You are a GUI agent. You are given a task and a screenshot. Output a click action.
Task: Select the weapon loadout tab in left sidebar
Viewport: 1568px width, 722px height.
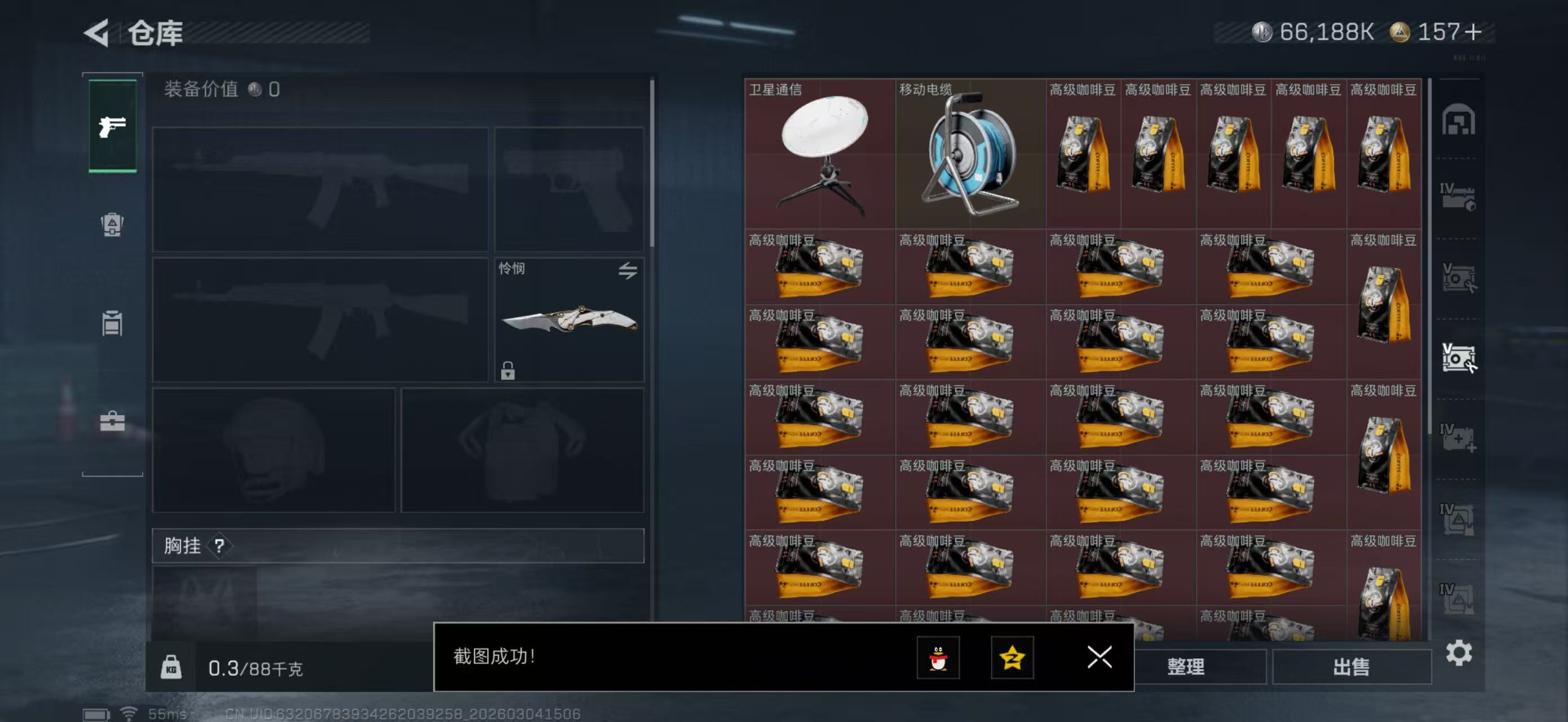coord(112,126)
